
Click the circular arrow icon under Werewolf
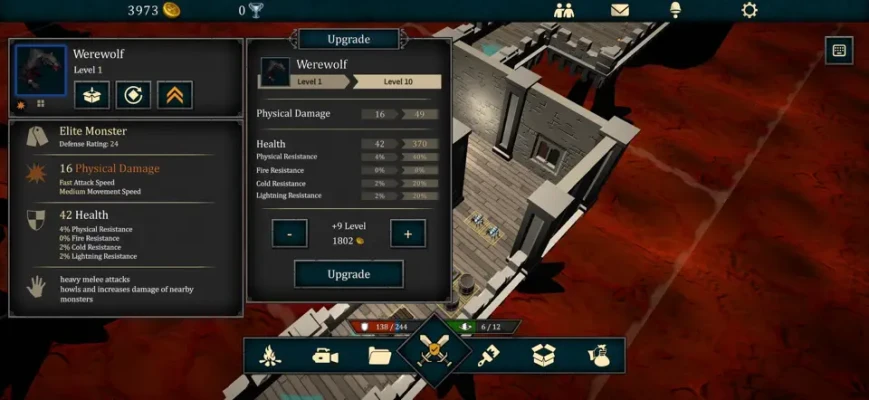pyautogui.click(x=133, y=95)
